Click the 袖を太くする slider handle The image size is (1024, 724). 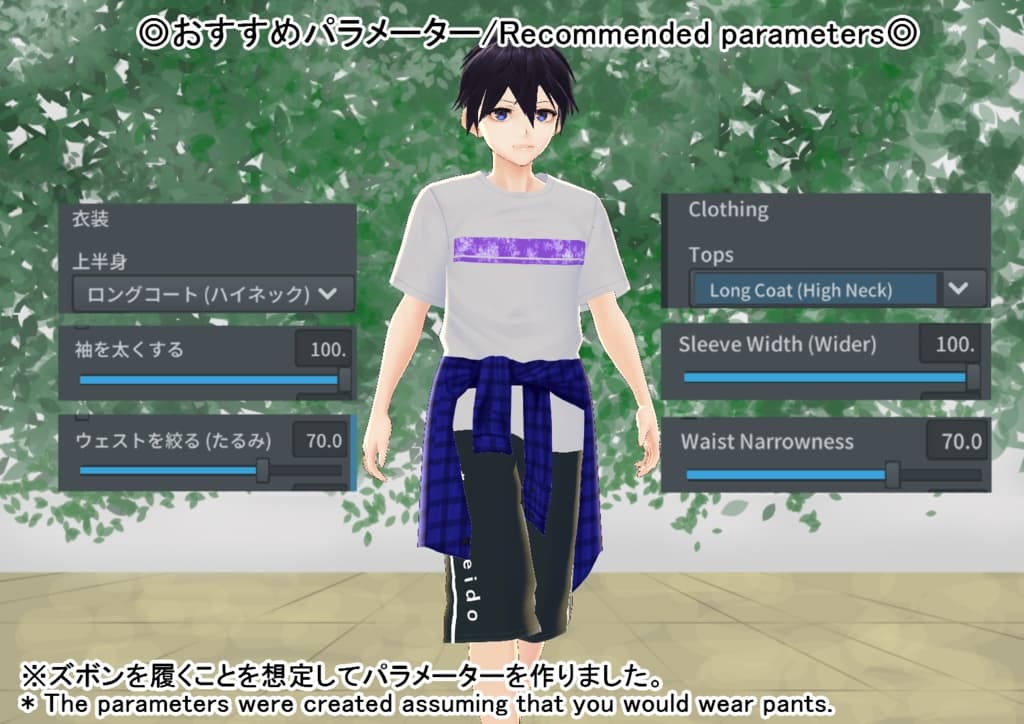pos(345,380)
